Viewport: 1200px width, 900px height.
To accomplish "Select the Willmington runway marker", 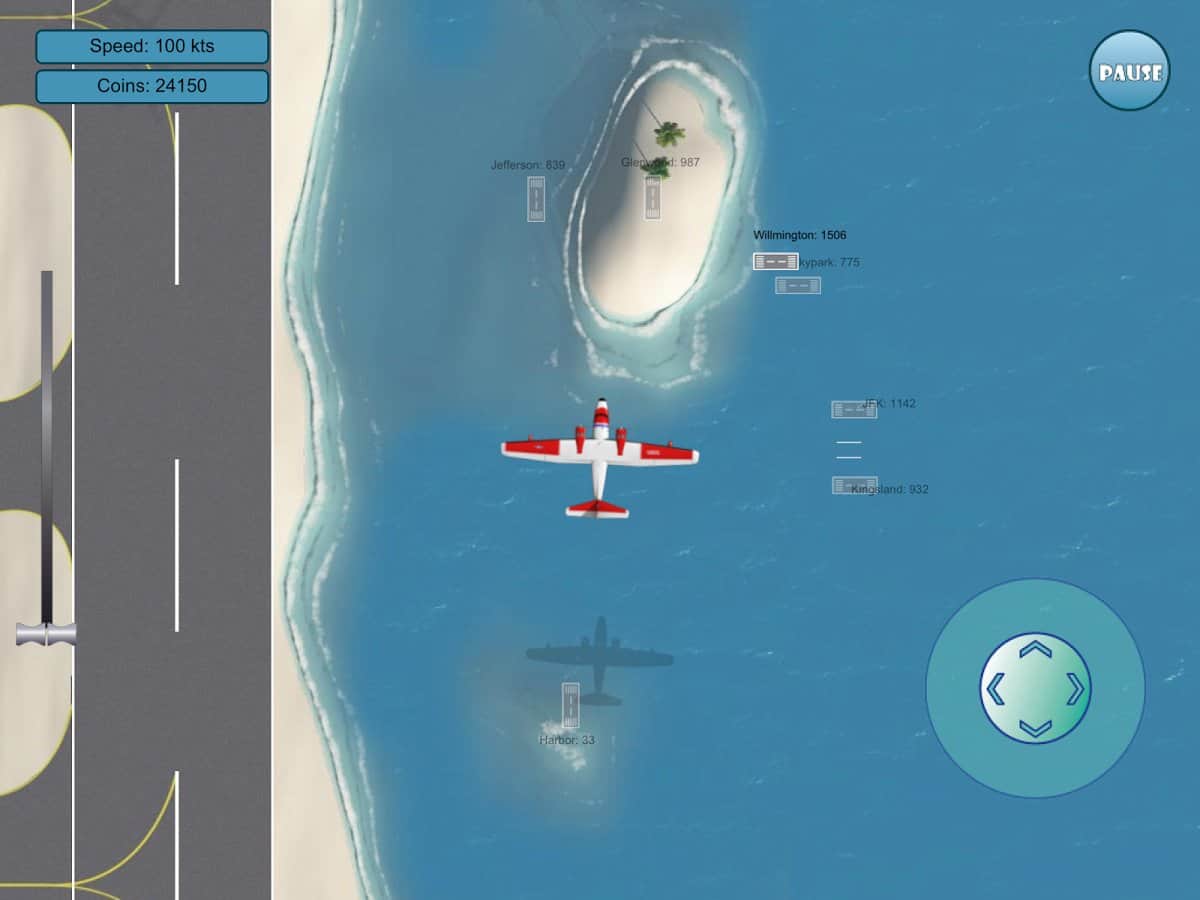I will pyautogui.click(x=776, y=261).
